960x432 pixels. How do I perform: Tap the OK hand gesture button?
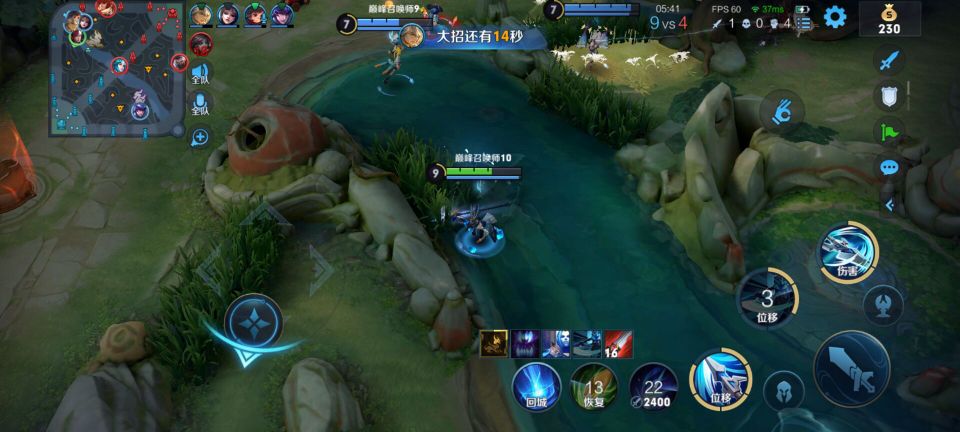783,110
